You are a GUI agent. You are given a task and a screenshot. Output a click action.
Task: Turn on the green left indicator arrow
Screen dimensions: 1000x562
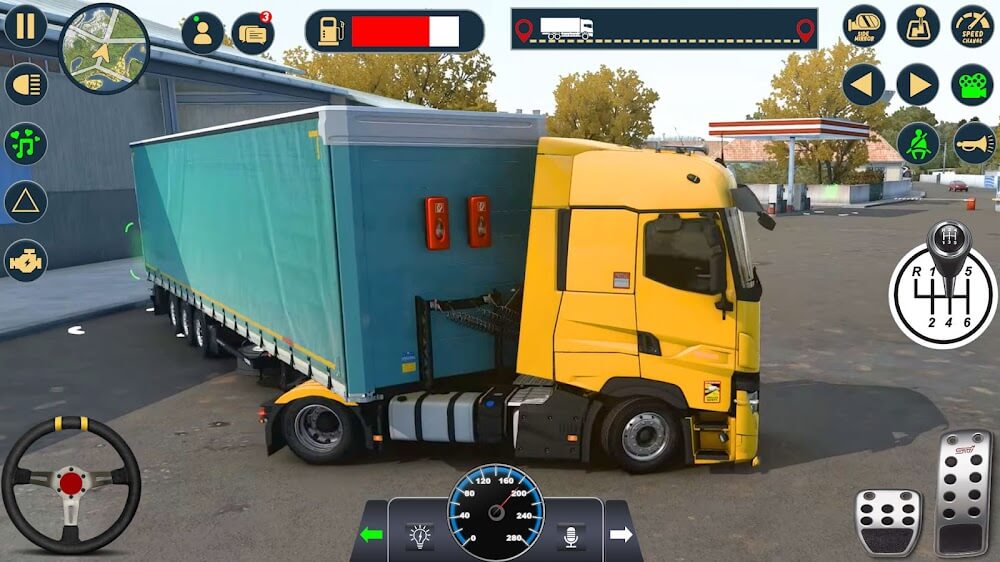tap(371, 535)
